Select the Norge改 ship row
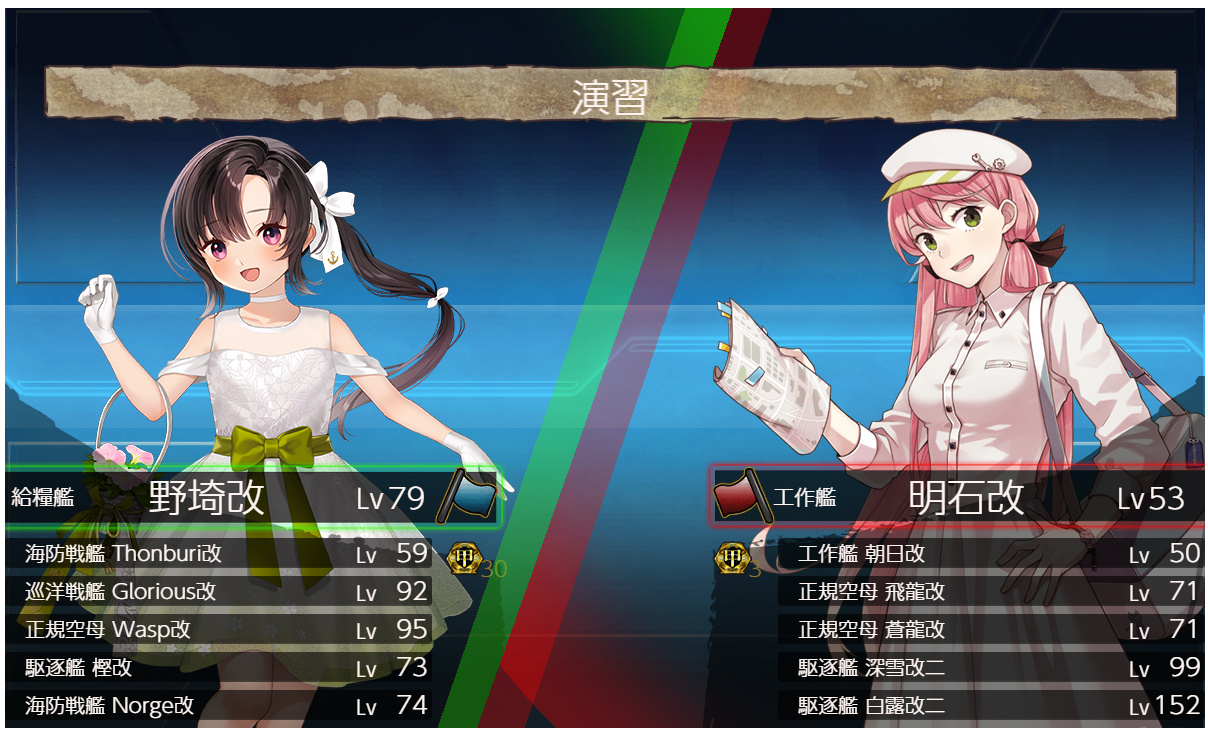This screenshot has height=732, width=1208. tap(225, 705)
